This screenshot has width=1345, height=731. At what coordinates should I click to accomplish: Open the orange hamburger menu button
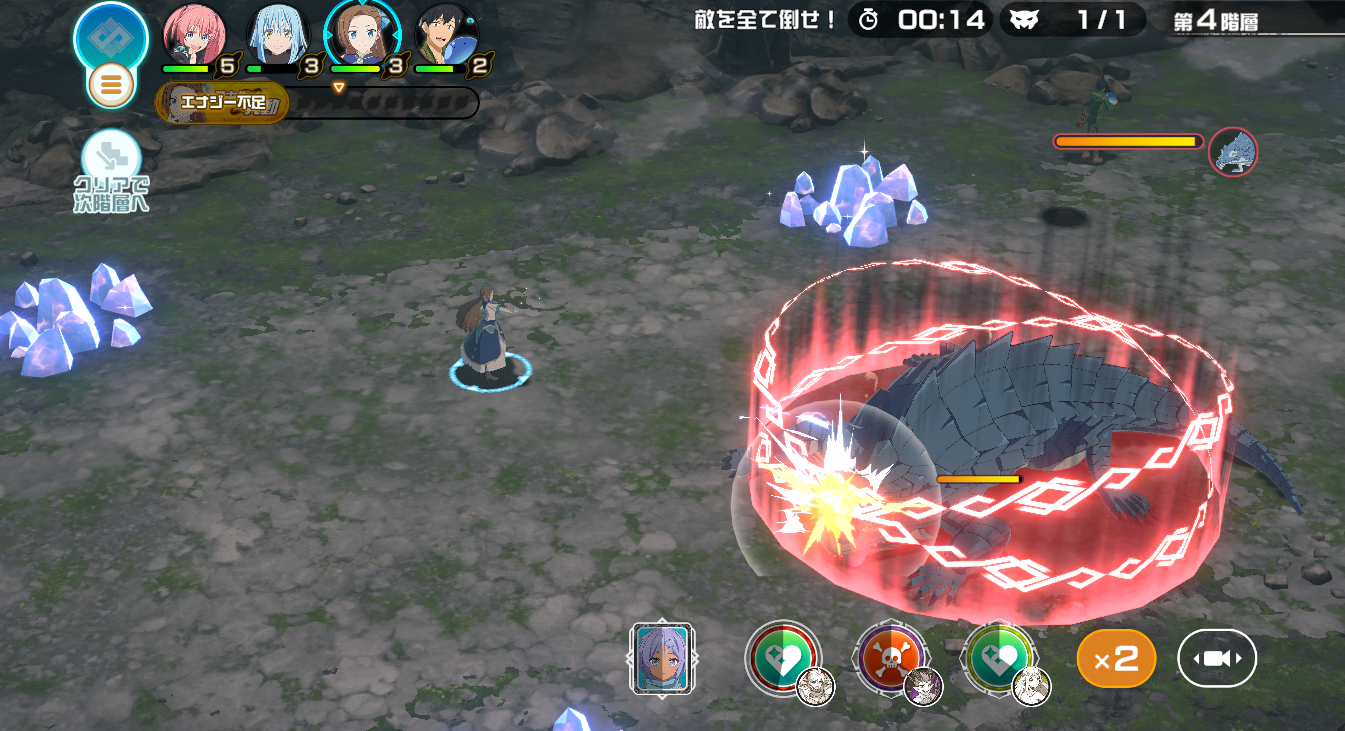pos(111,86)
